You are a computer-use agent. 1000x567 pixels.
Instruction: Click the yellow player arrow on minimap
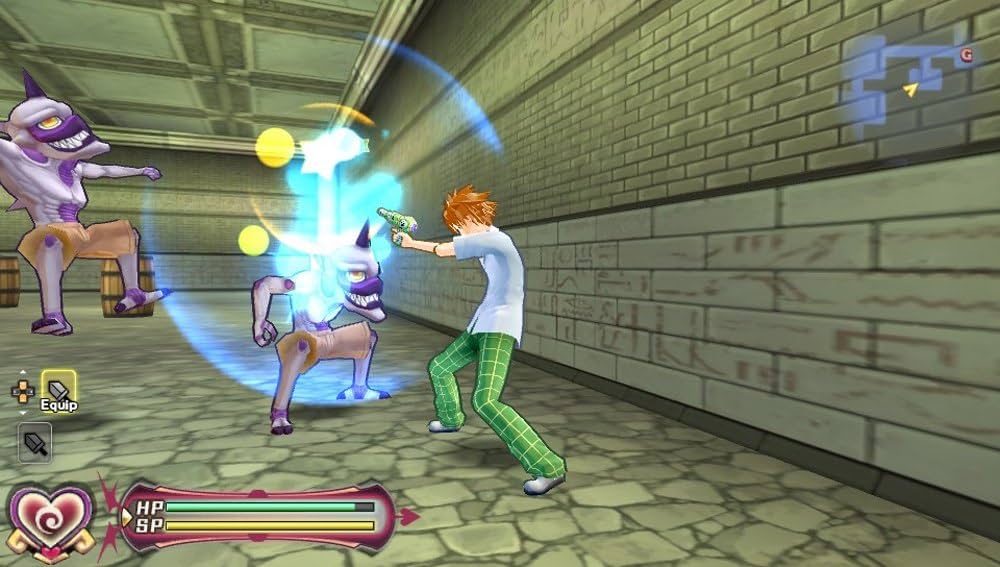(911, 90)
